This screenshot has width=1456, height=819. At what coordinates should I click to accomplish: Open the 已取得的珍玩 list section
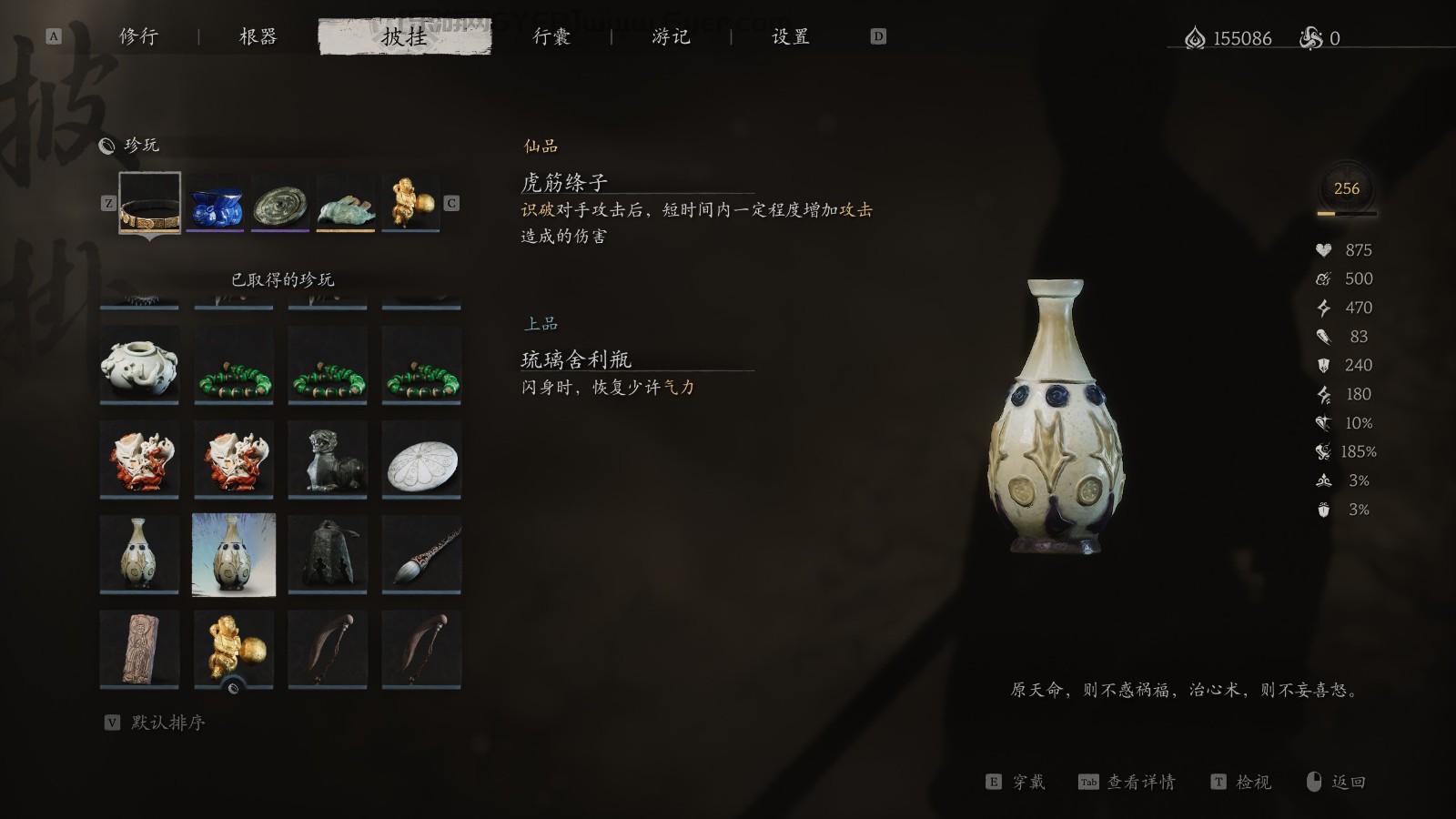coord(282,280)
